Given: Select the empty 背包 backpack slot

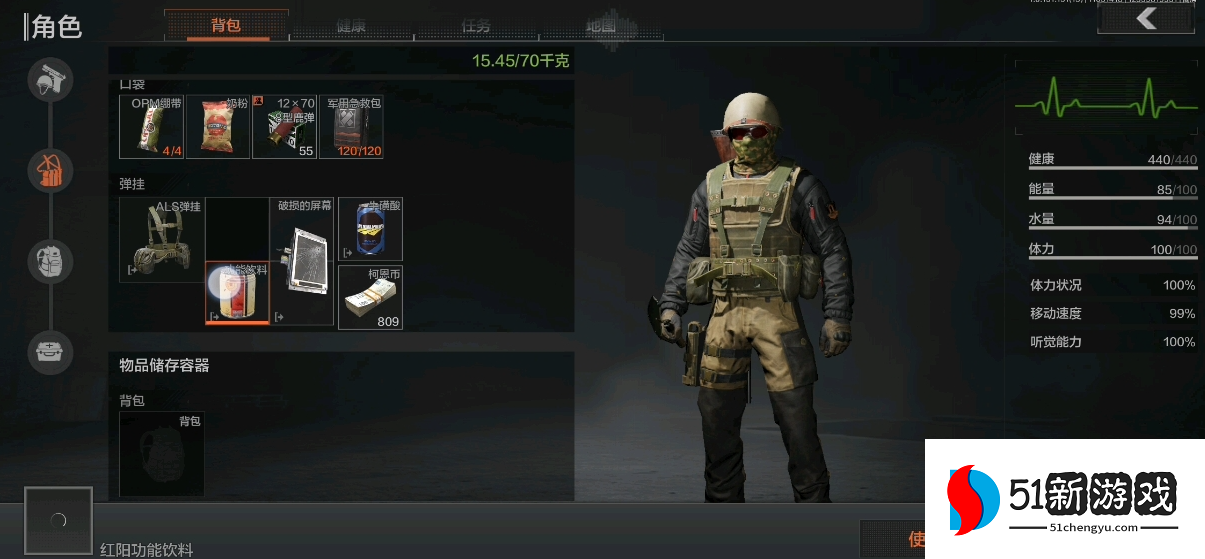Looking at the screenshot, I should [x=162, y=454].
